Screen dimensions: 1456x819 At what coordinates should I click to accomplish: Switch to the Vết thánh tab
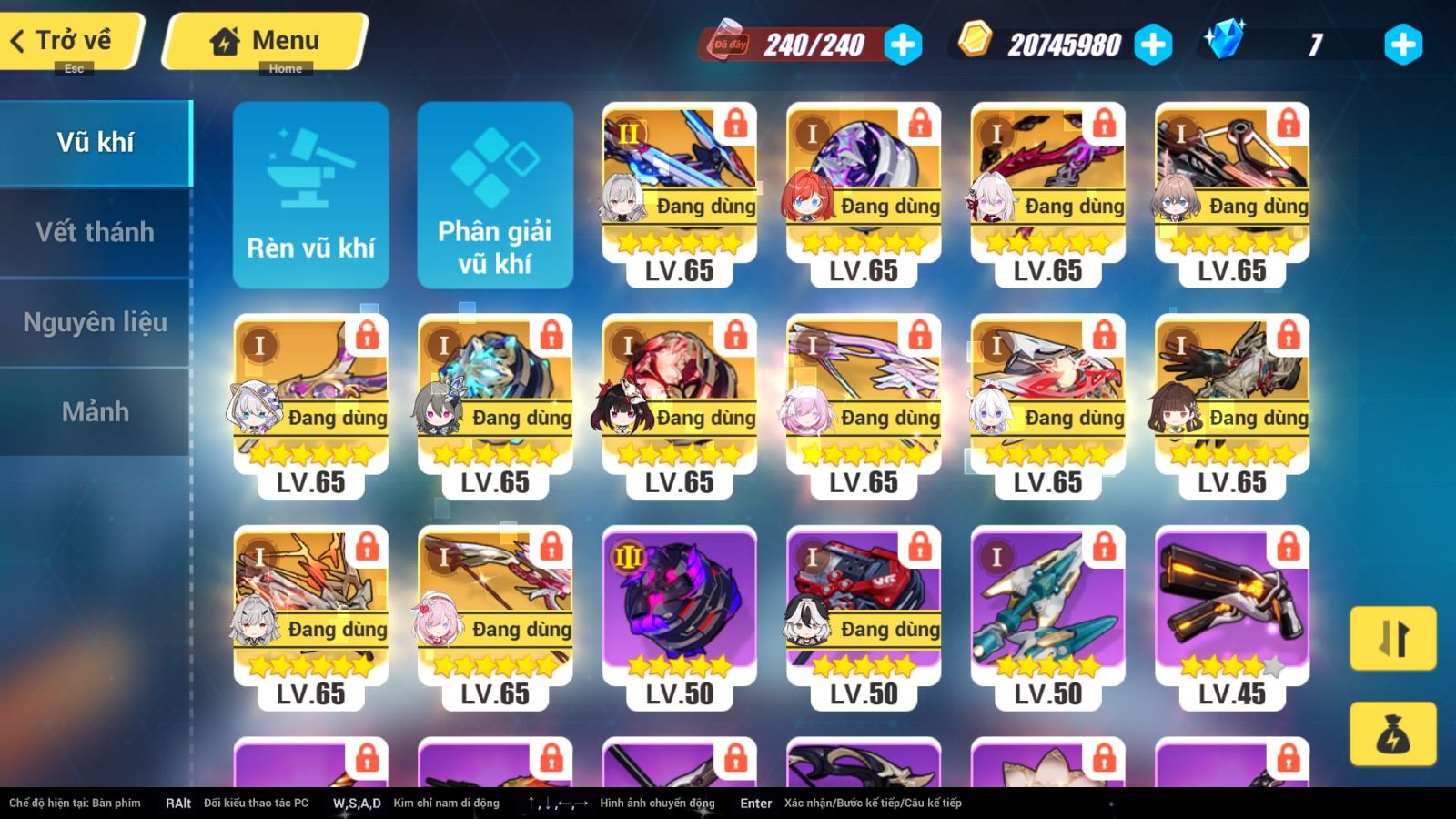[96, 232]
